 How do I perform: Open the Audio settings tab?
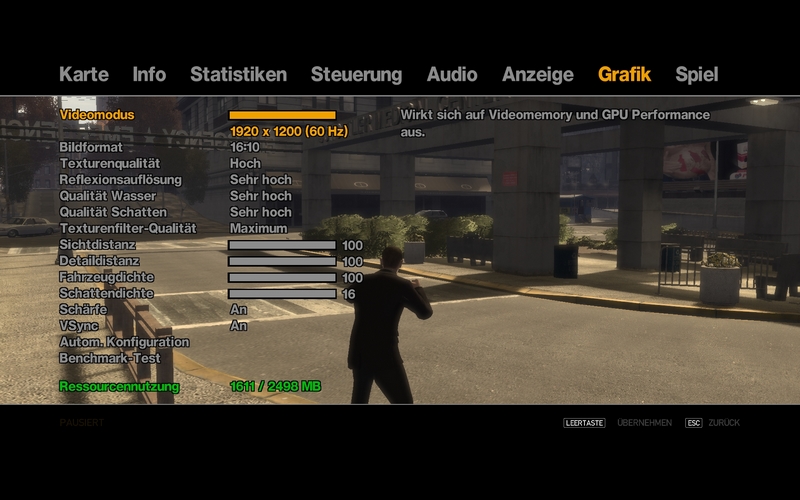click(x=452, y=74)
